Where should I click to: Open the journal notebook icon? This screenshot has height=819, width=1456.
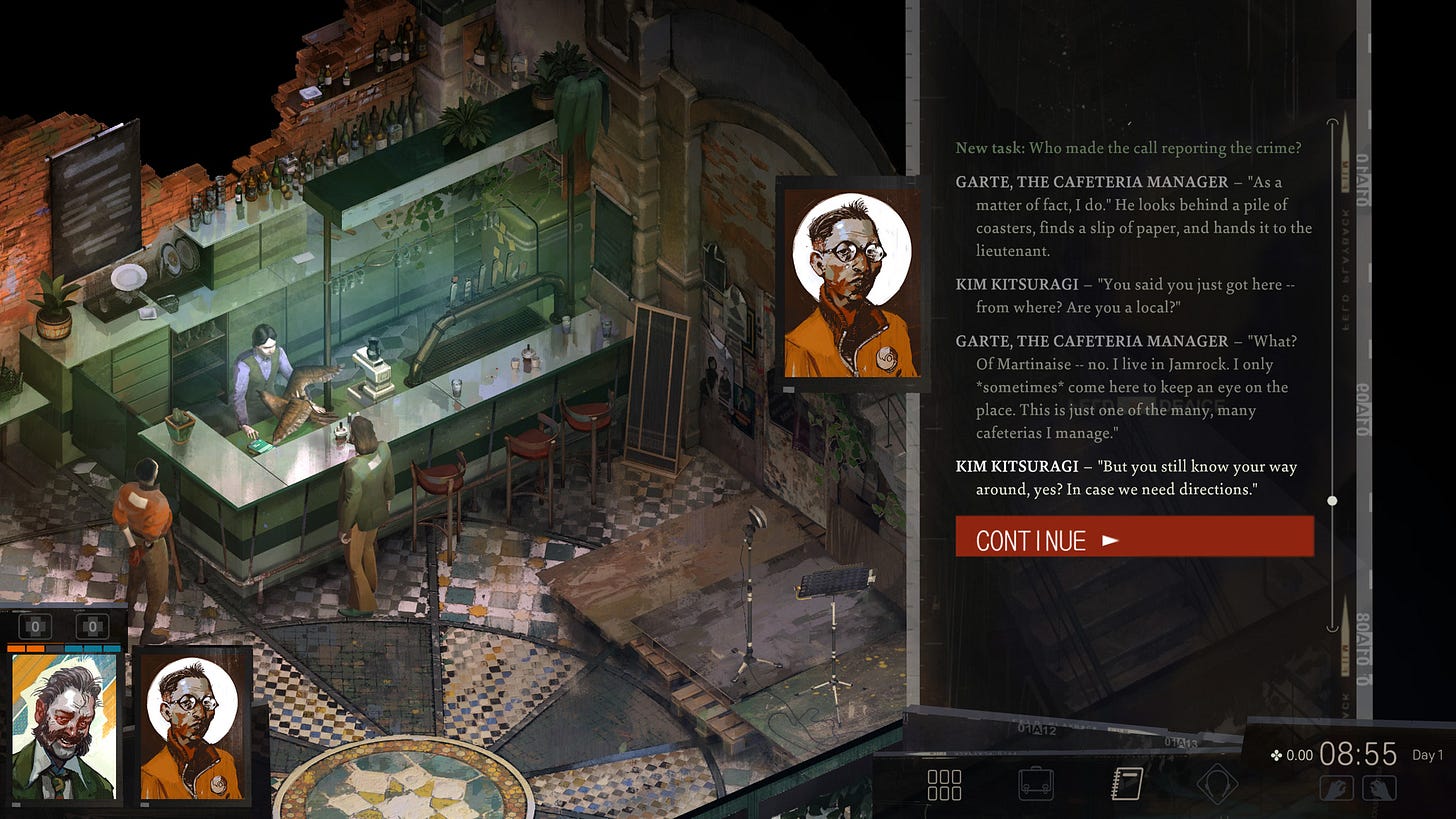point(1127,784)
